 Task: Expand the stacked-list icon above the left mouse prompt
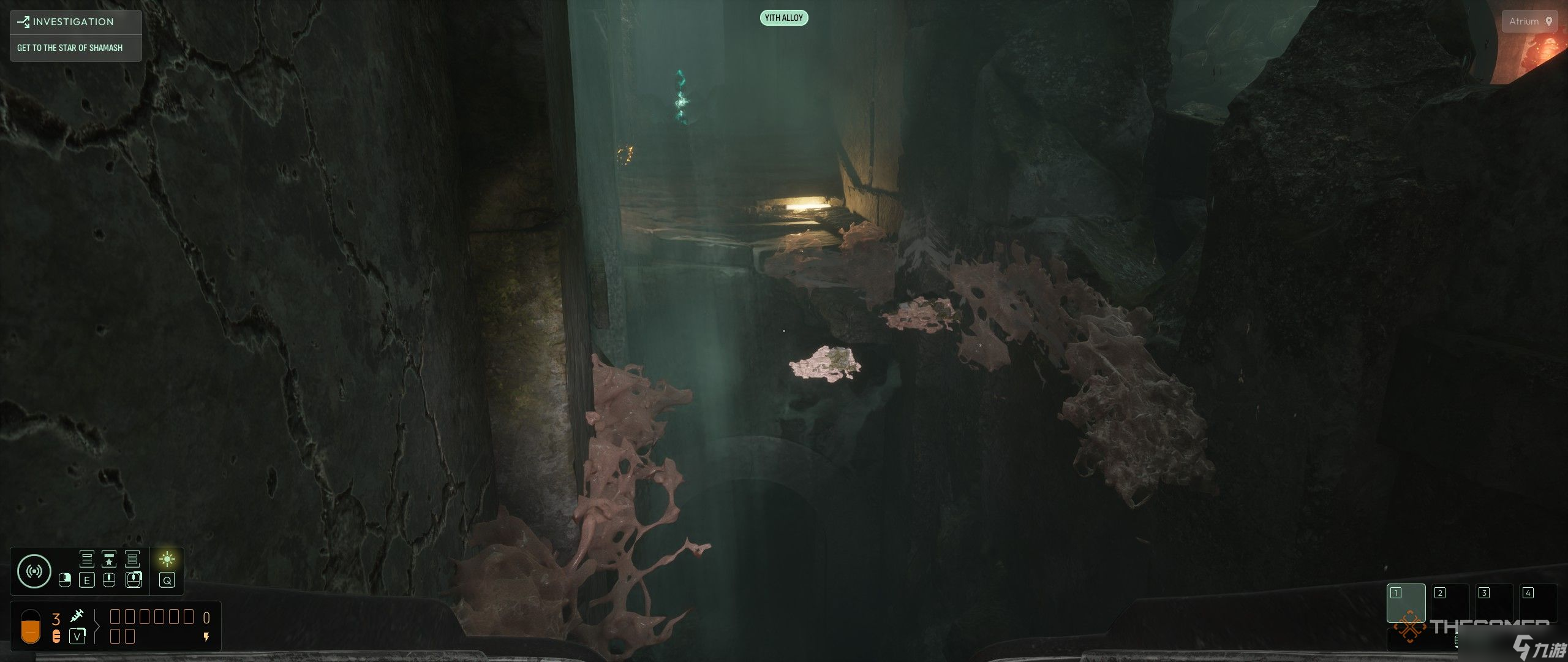[87, 558]
